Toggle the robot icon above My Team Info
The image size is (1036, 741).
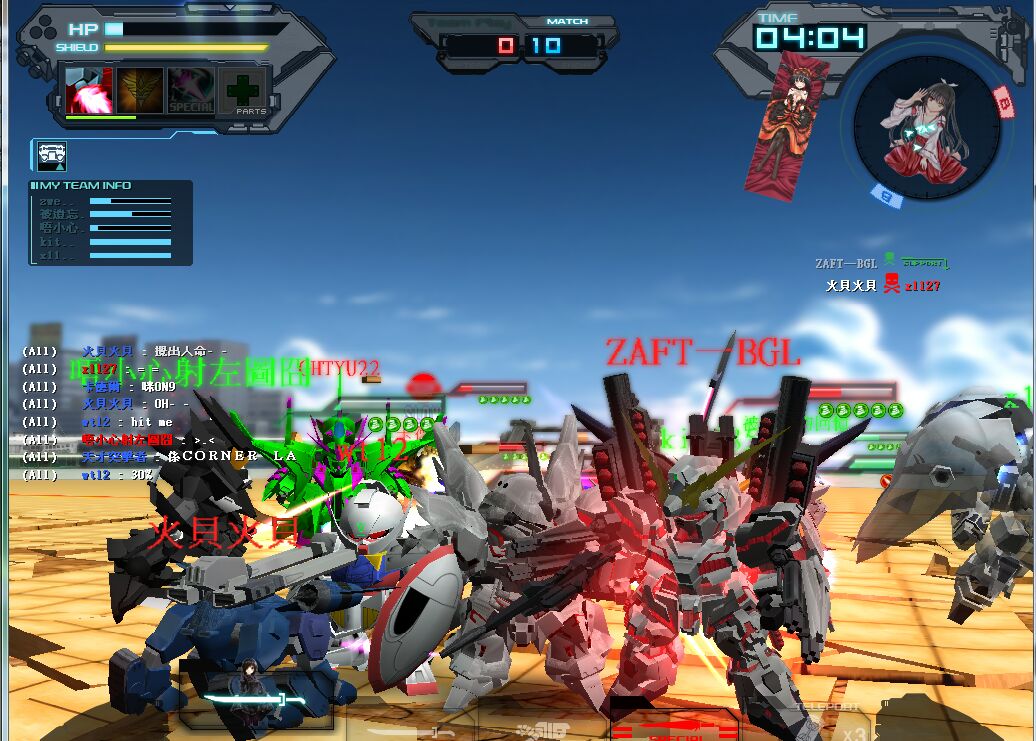coord(52,155)
